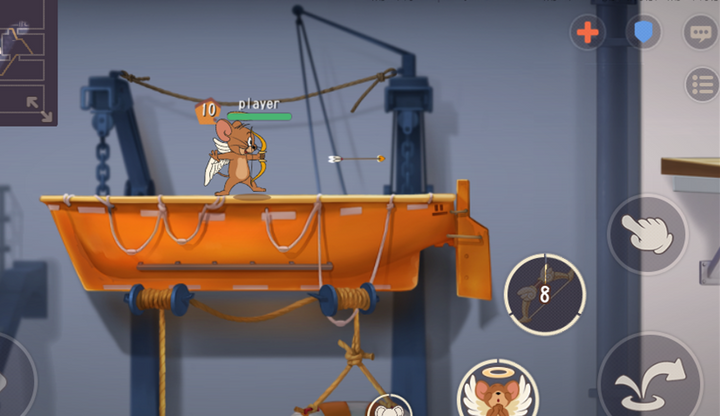This screenshot has height=416, width=720.
Task: Tap the pointing hand interact button
Action: (647, 233)
